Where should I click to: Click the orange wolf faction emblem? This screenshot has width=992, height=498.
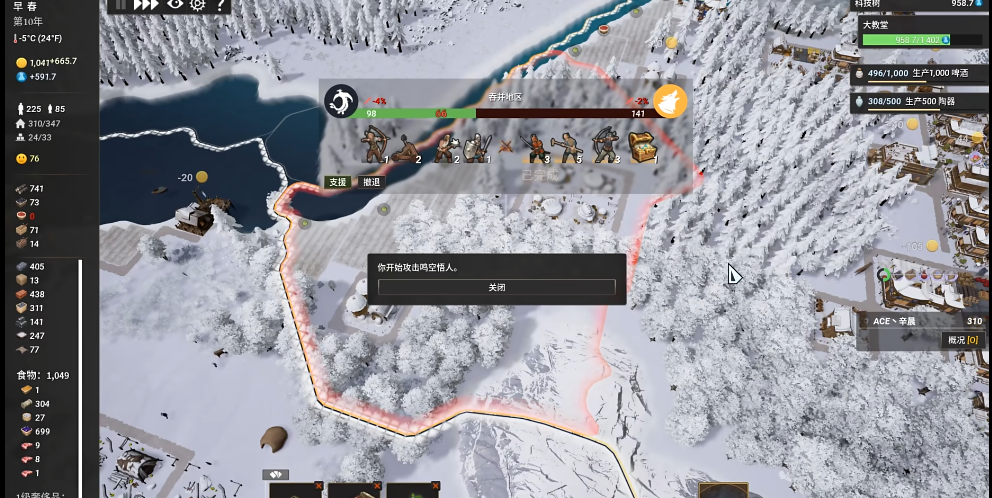click(670, 102)
